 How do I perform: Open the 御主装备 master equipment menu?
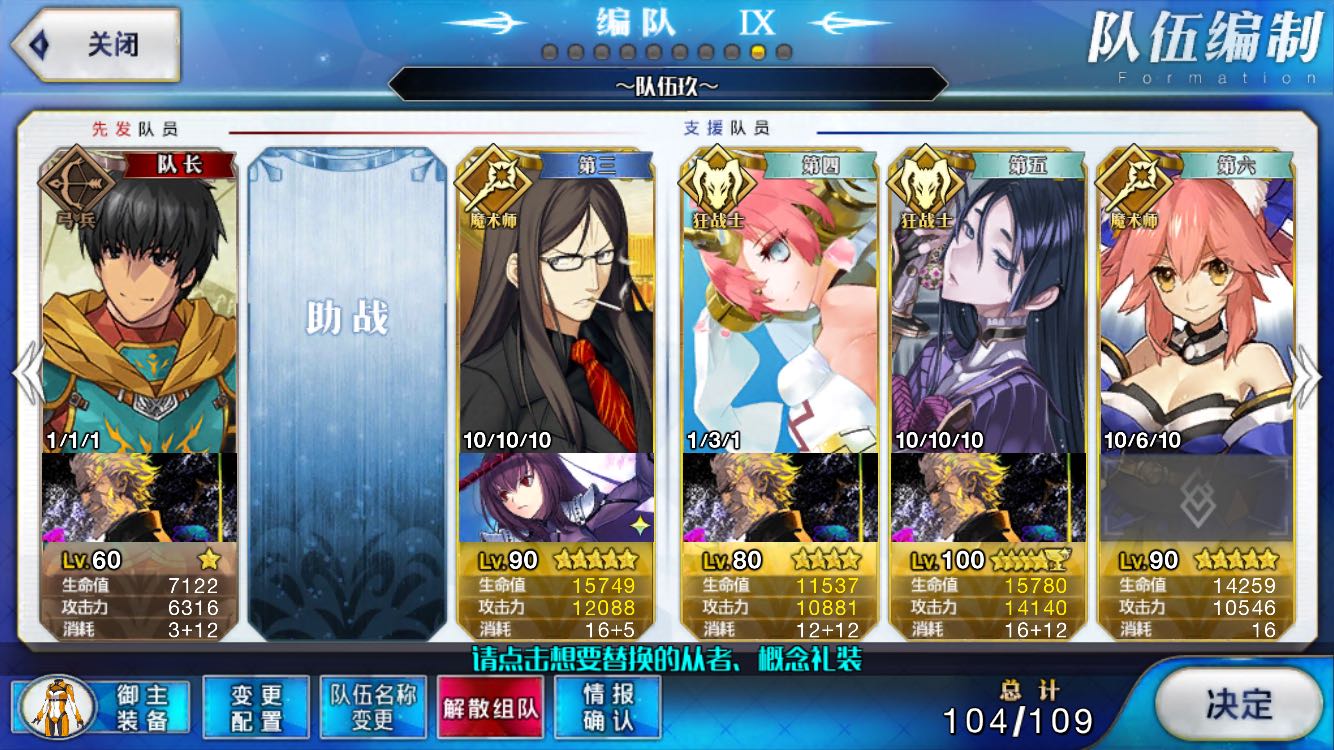tap(104, 707)
